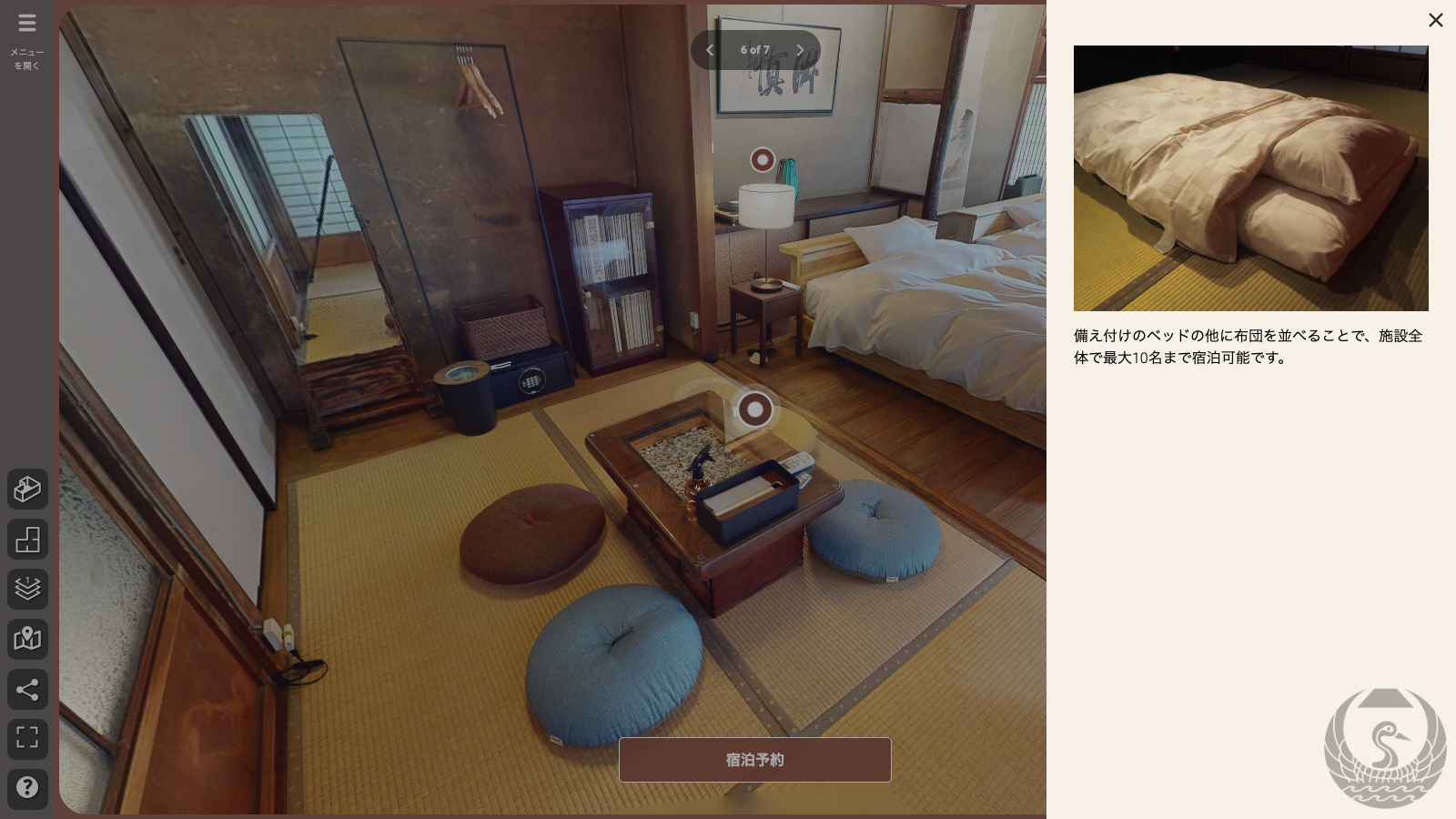Screen dimensions: 1456x819
Task: Toggle fullscreen mode
Action: click(x=27, y=738)
